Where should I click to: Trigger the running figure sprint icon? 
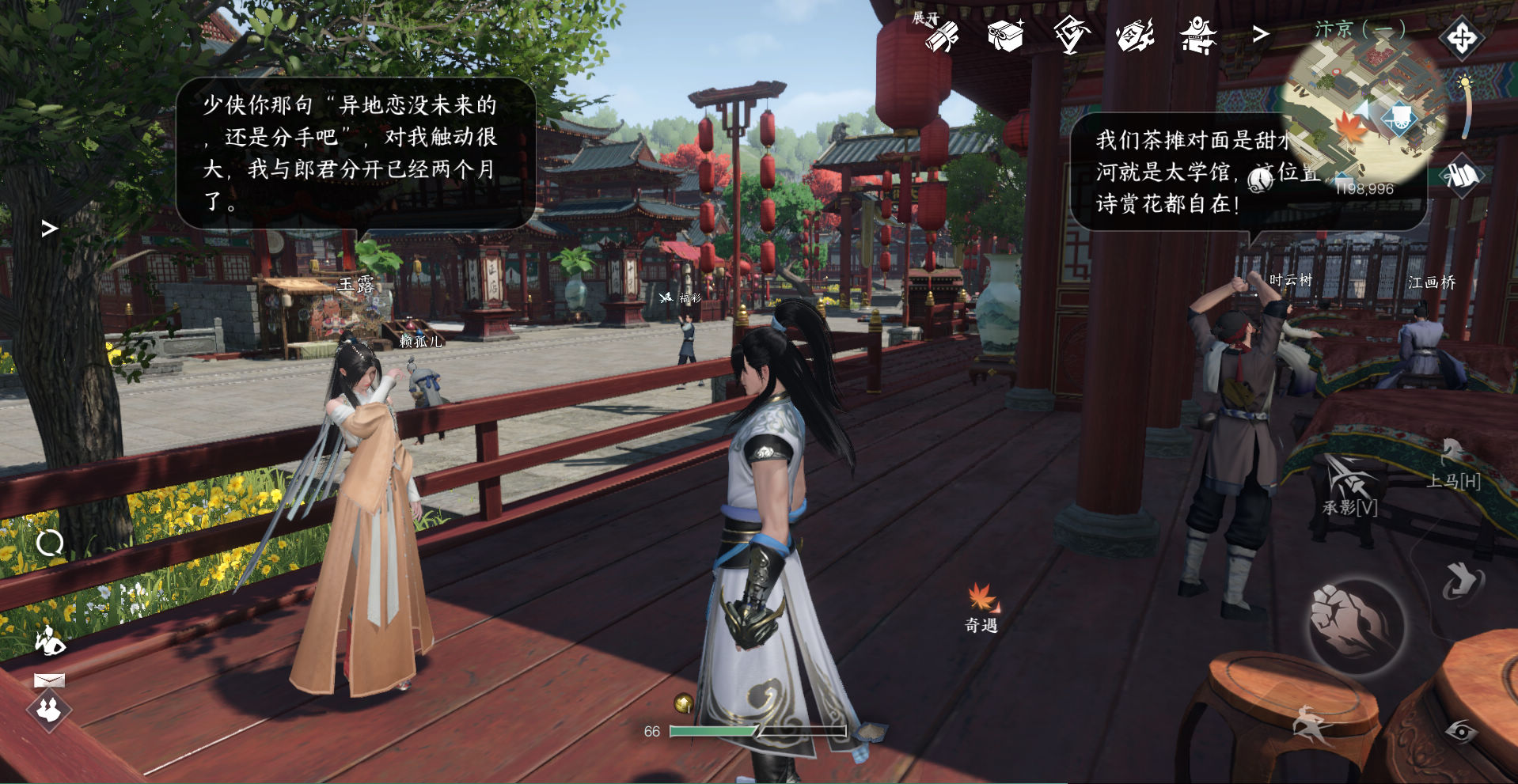point(1310,724)
